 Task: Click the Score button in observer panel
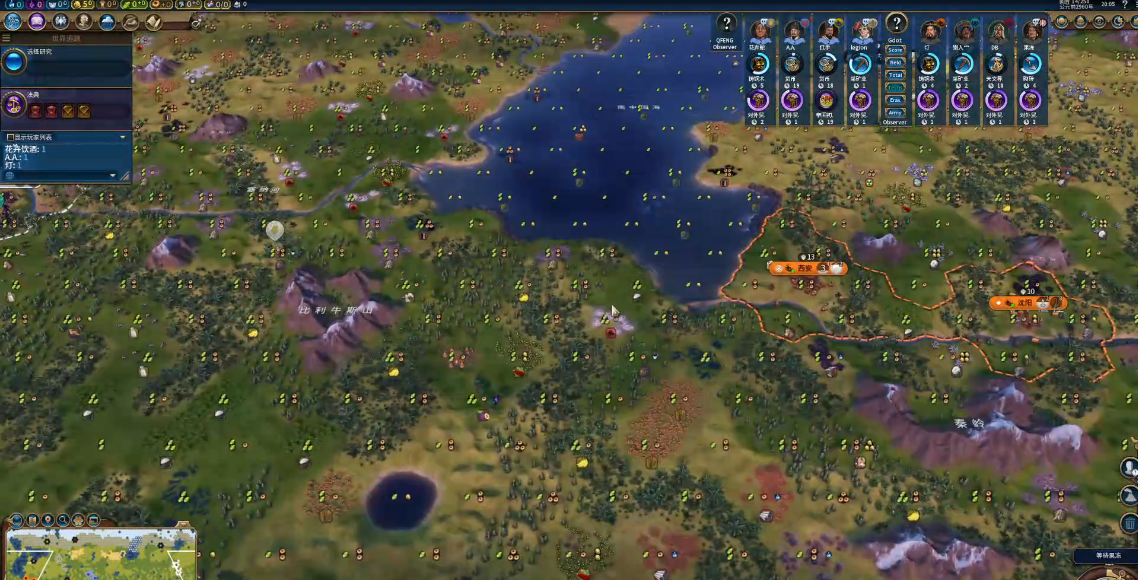point(895,50)
